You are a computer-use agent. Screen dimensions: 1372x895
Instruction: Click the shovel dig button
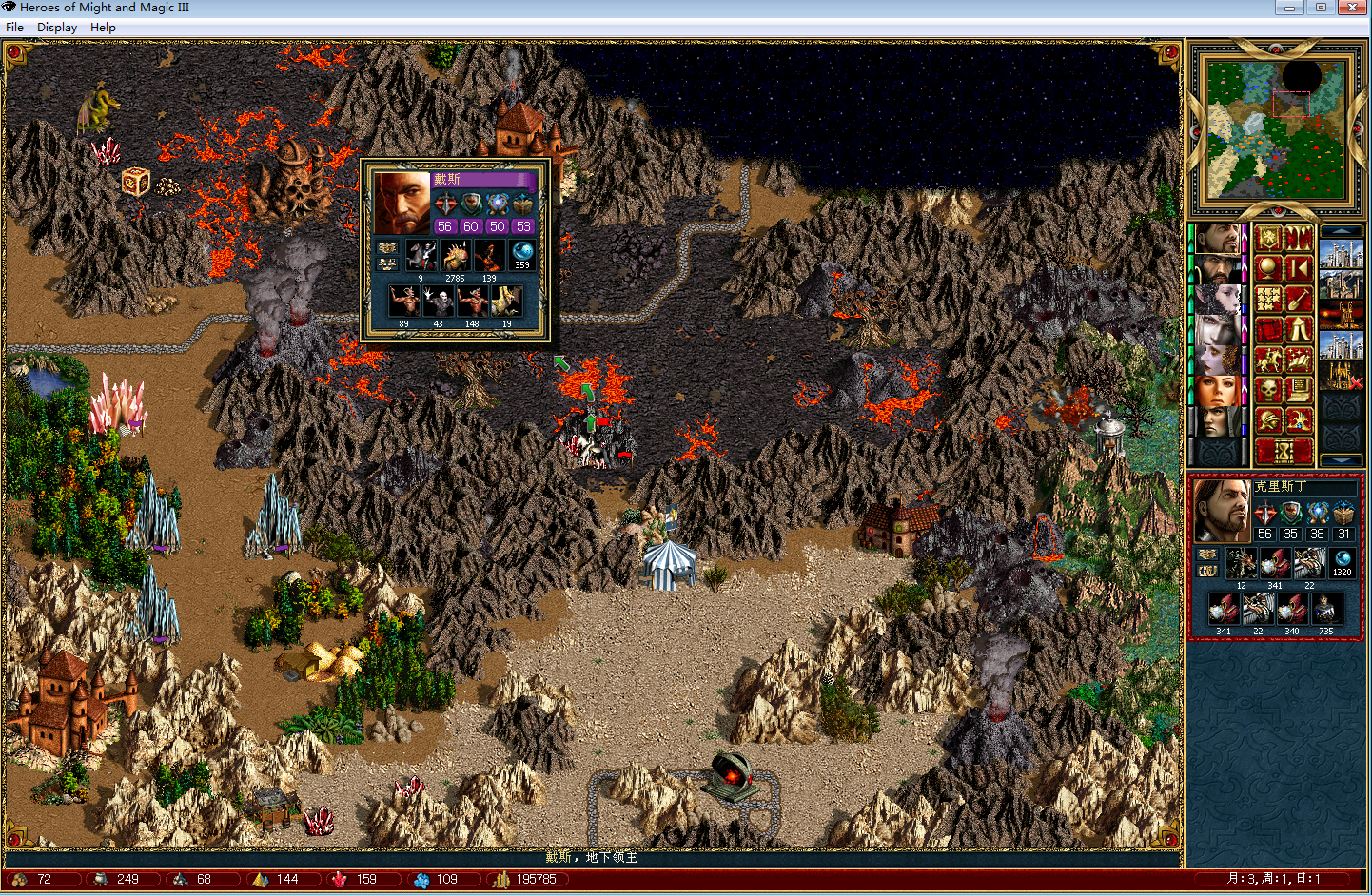point(1299,300)
